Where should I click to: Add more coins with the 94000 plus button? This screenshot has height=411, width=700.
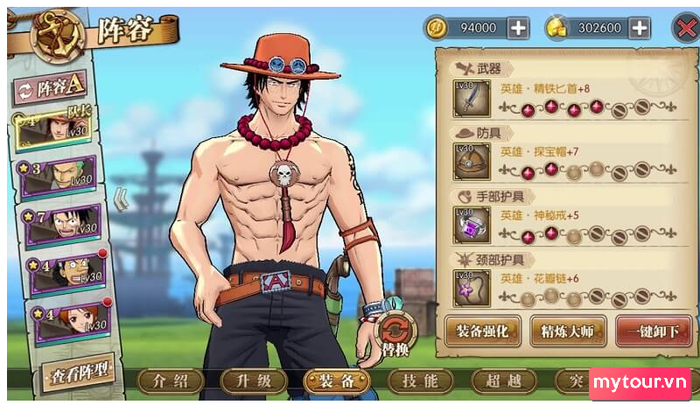click(x=518, y=28)
